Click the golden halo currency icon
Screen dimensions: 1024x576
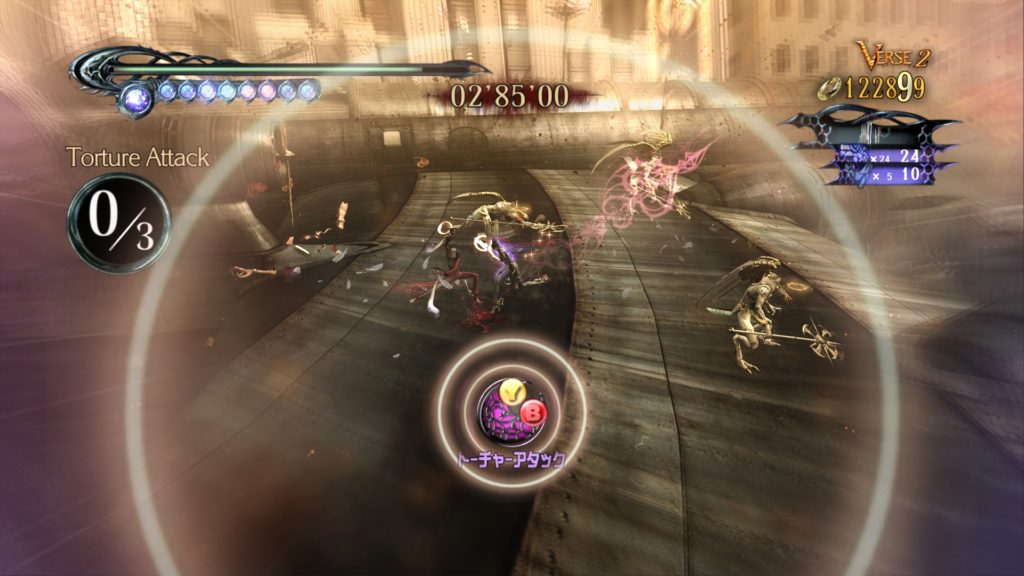(x=829, y=88)
